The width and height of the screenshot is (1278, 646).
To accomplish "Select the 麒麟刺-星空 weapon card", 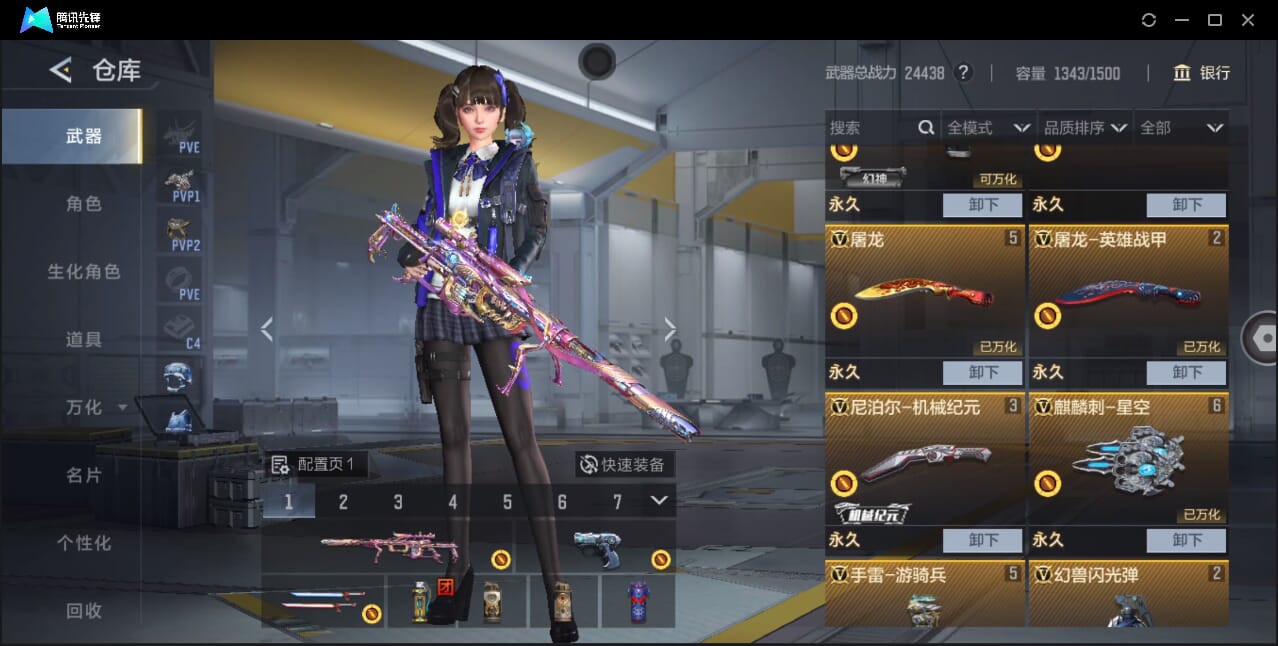I will [1128, 459].
